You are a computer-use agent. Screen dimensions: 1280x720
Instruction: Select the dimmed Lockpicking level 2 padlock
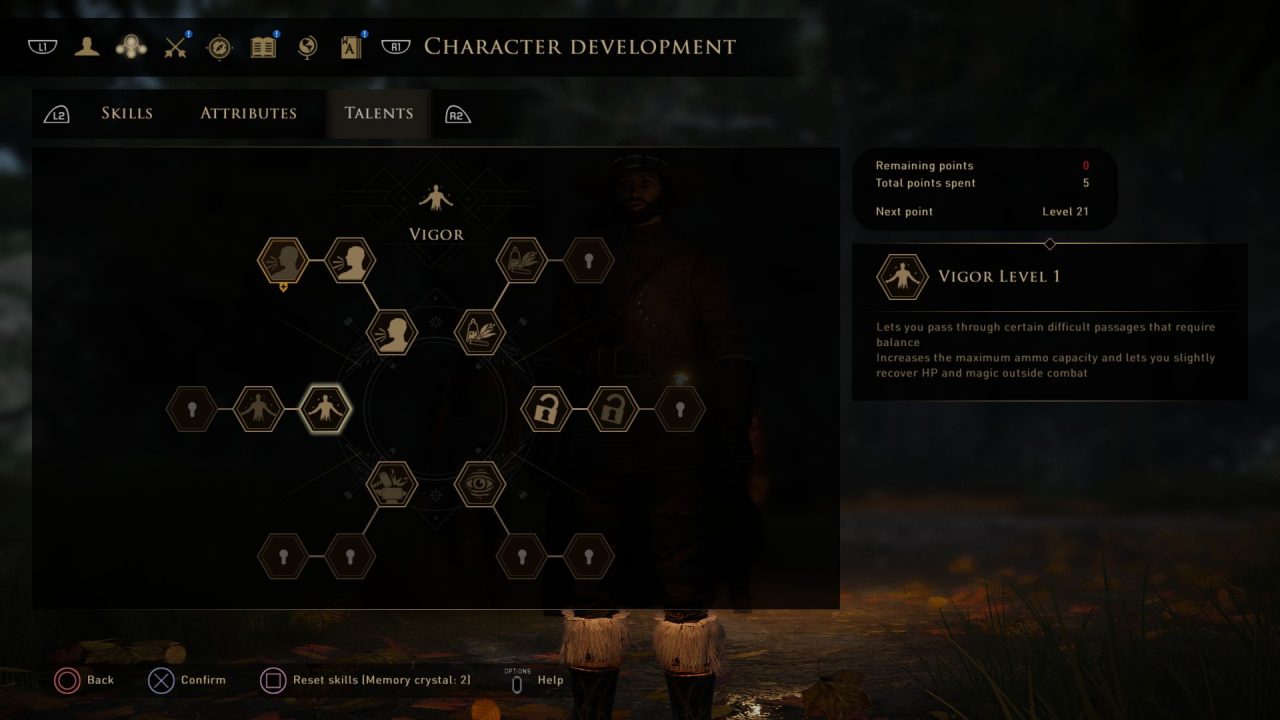(x=613, y=409)
